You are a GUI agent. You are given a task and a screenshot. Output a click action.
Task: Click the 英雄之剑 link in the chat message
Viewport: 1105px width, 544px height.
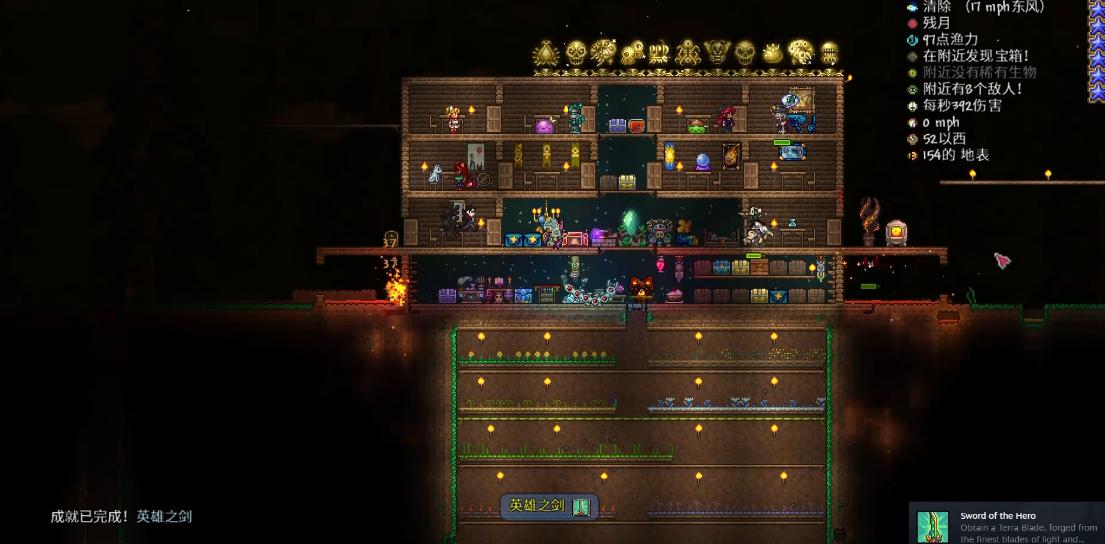click(164, 517)
